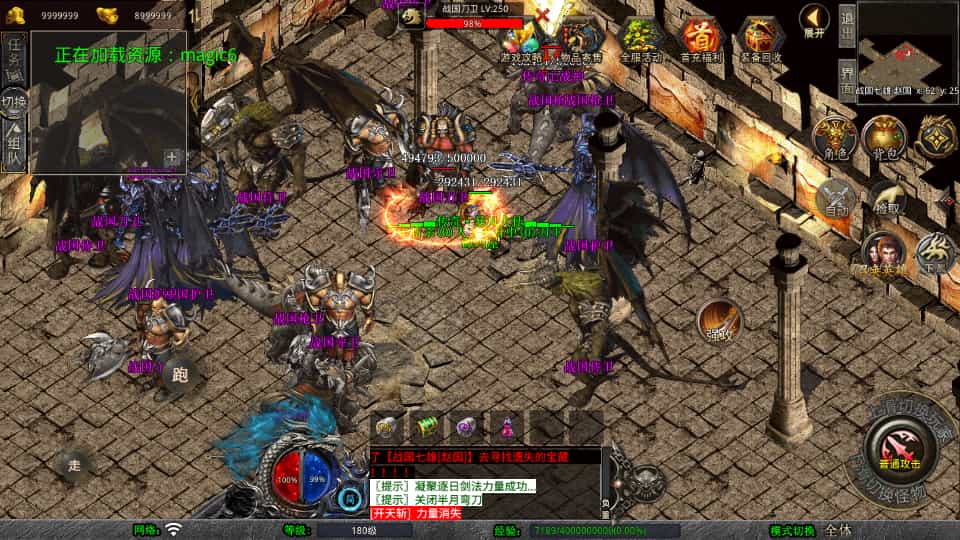Click the 退出 exit tab

point(846,27)
